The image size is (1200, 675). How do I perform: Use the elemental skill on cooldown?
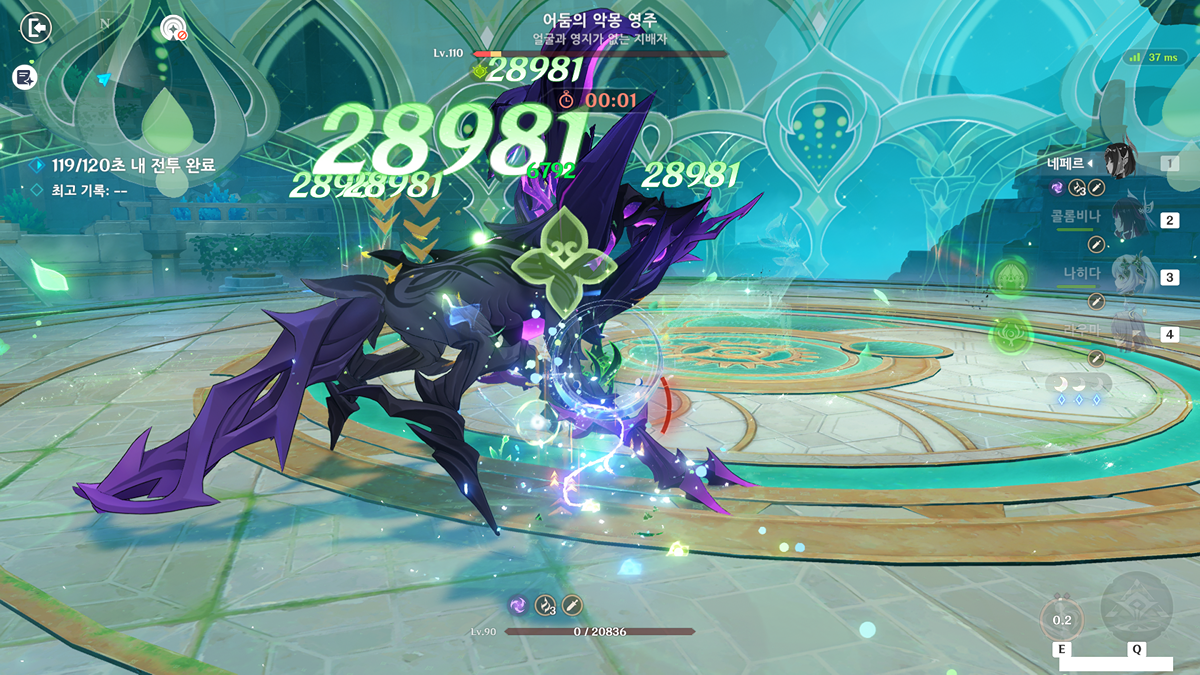[x=1061, y=618]
